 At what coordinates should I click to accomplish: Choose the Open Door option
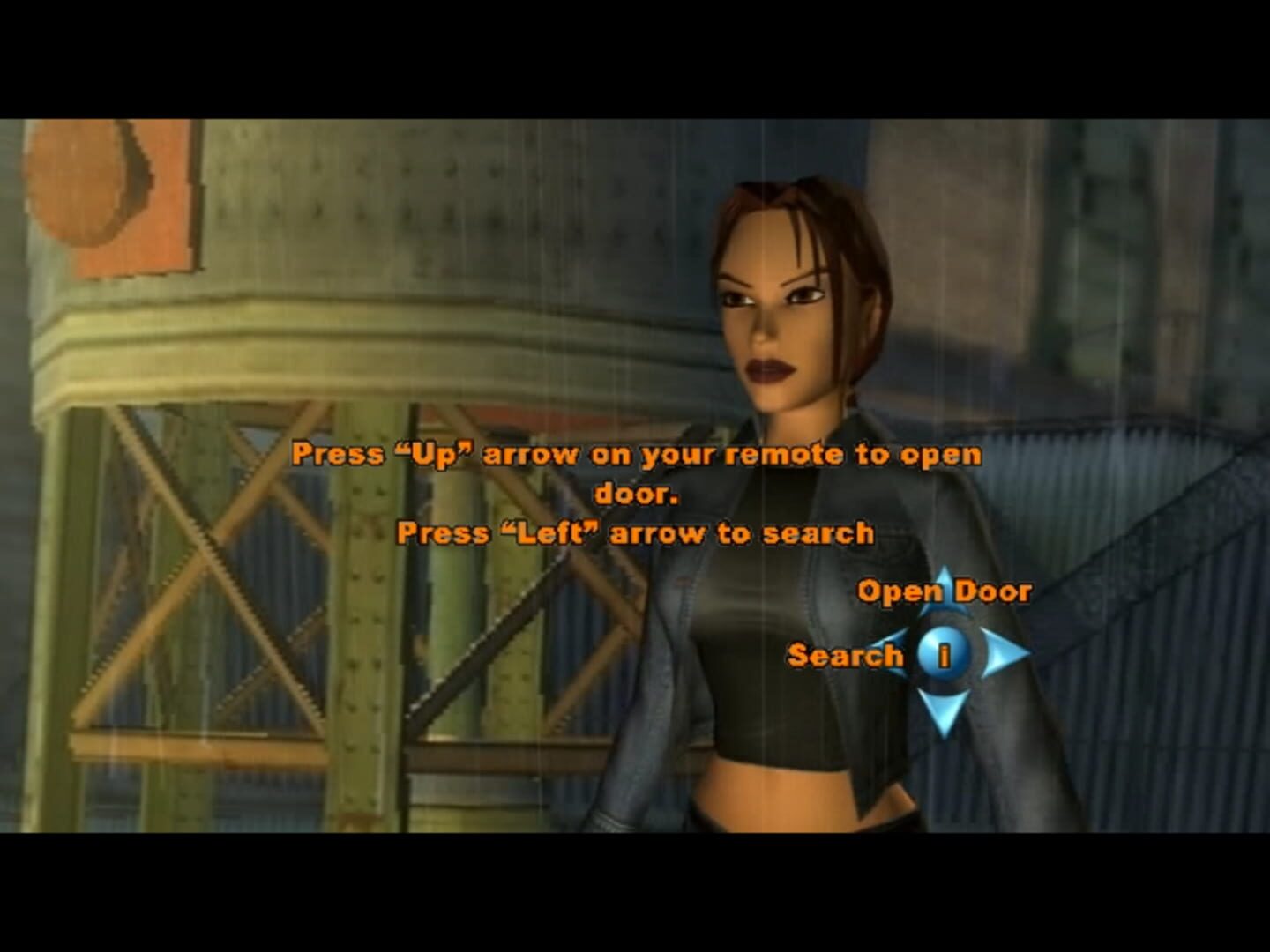click(944, 591)
